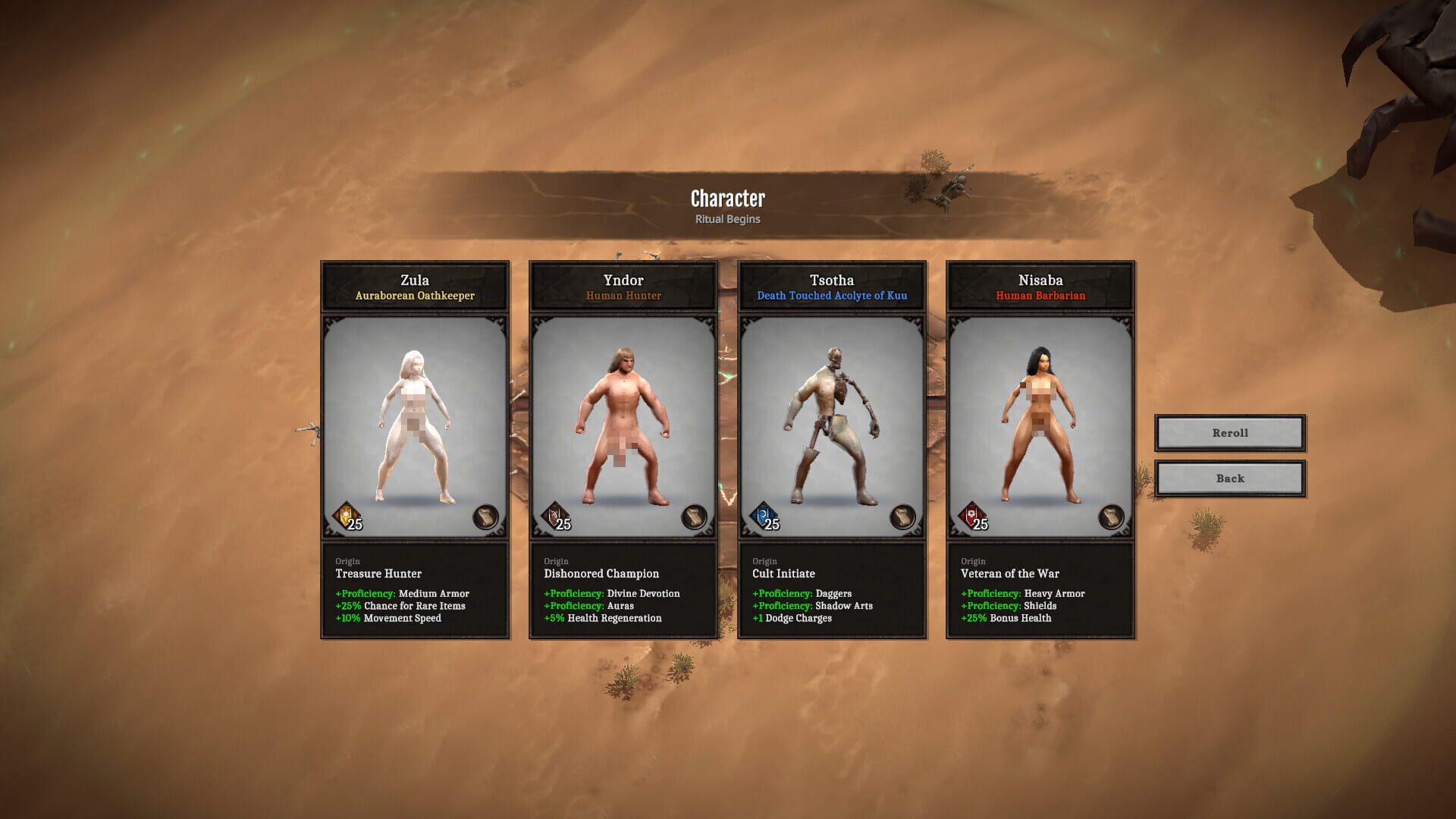This screenshot has width=1456, height=819.
Task: Select the Zula Auraborean Oathkeeper nameplate
Action: click(416, 287)
